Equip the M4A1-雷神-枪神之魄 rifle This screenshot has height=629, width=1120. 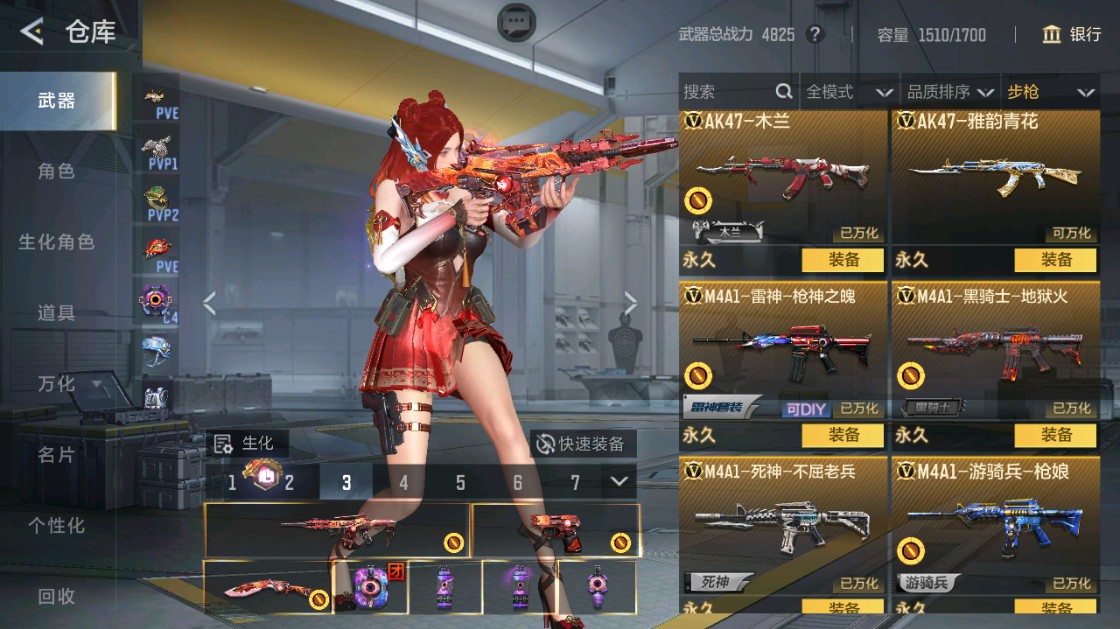(x=843, y=435)
